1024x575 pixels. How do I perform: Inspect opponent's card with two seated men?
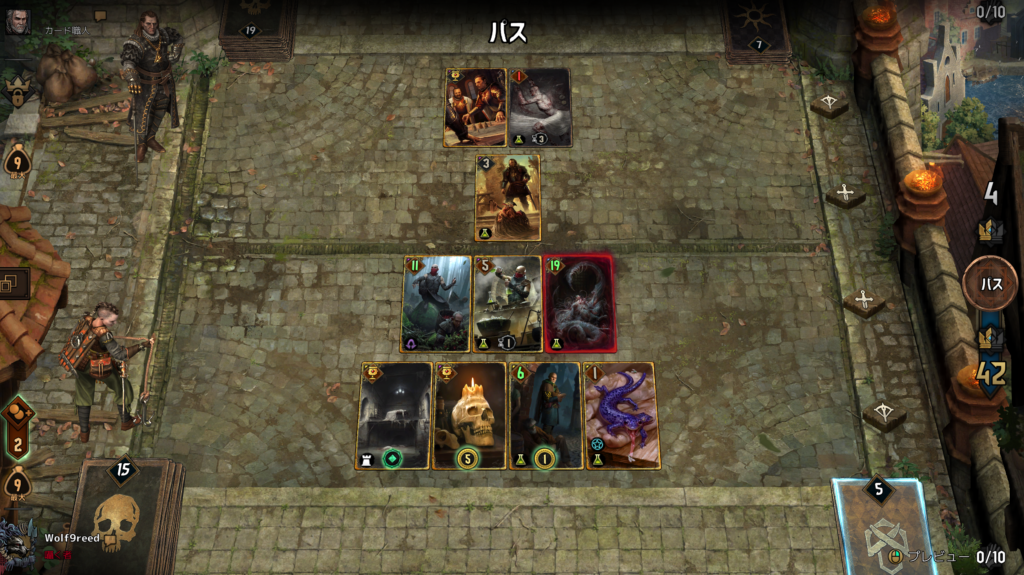[x=475, y=107]
